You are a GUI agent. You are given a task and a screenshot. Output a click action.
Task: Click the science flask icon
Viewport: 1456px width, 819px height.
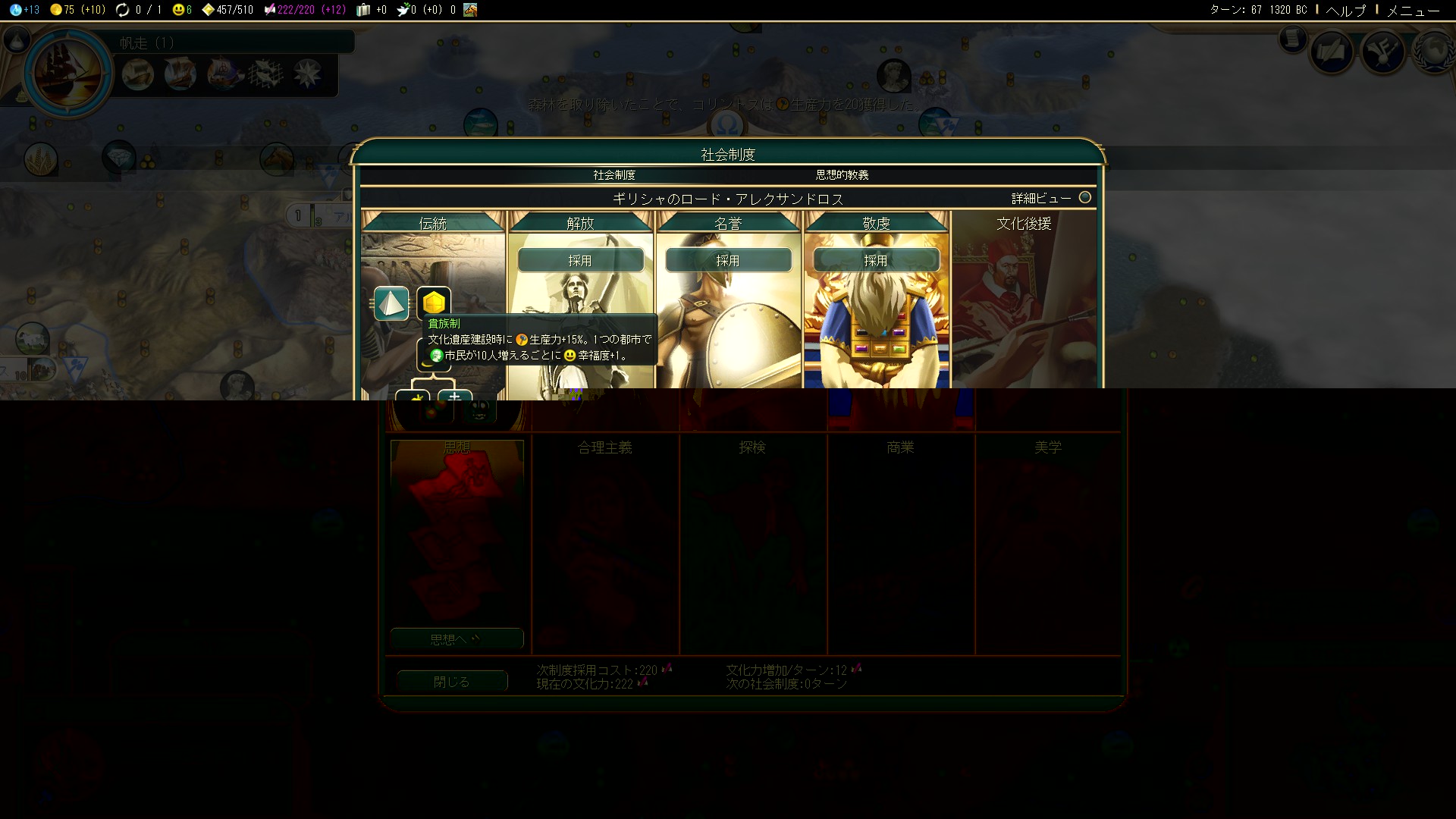(17, 10)
